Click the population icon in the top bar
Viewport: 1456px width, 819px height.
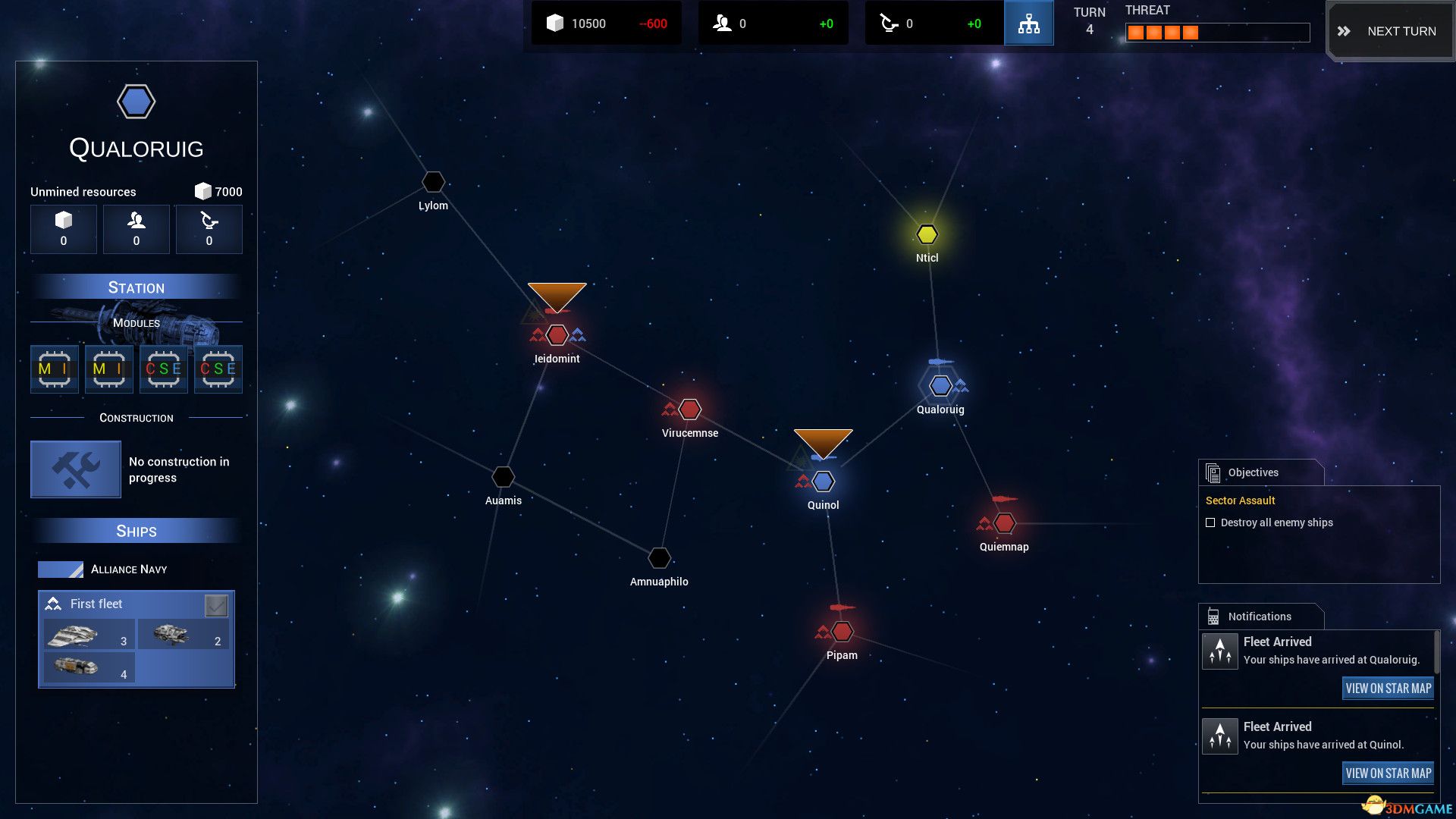coord(720,23)
